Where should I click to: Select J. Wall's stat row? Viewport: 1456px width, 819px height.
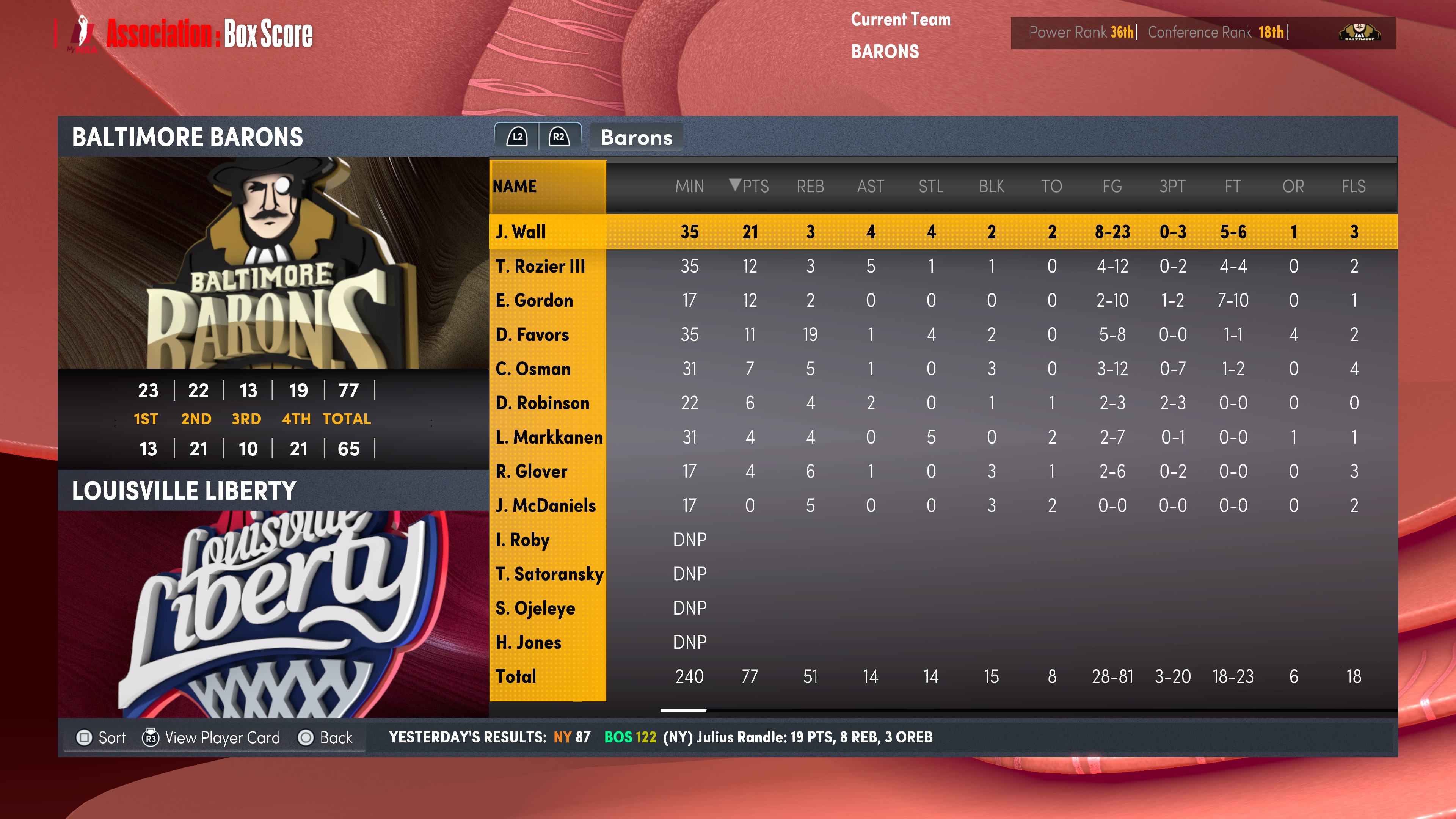[x=521, y=232]
